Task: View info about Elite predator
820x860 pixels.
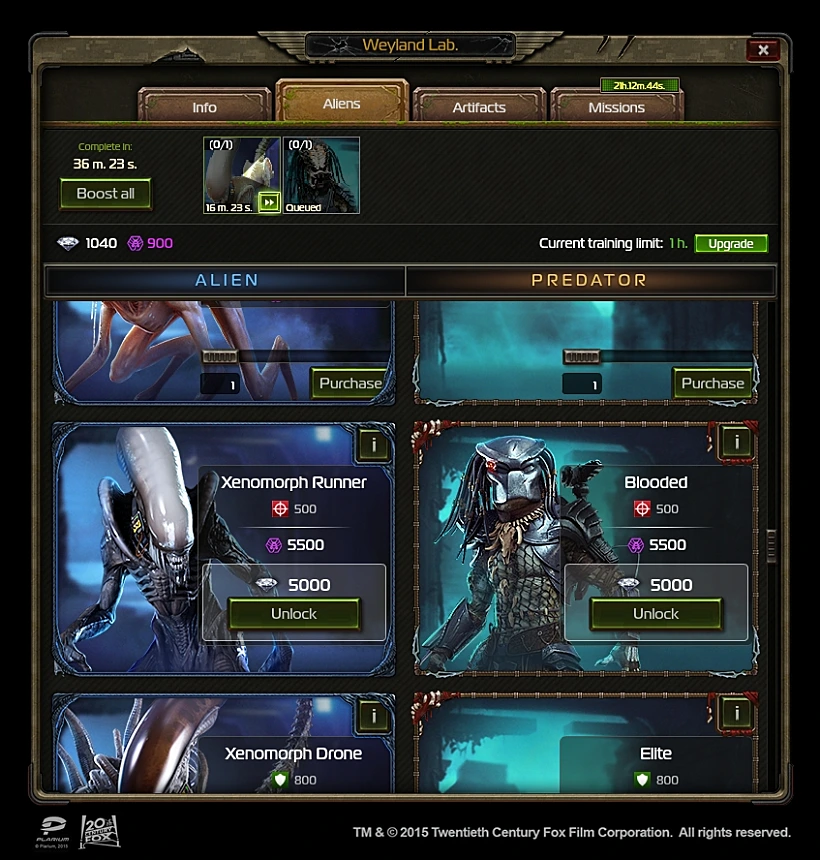Action: point(736,713)
